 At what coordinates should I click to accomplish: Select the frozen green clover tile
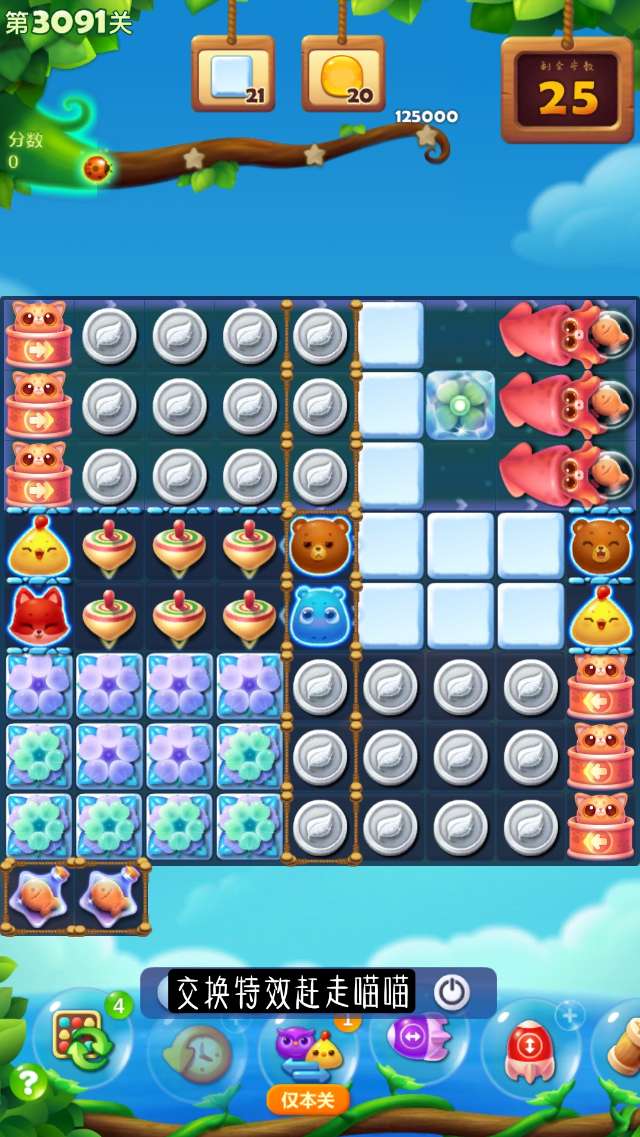tap(460, 405)
